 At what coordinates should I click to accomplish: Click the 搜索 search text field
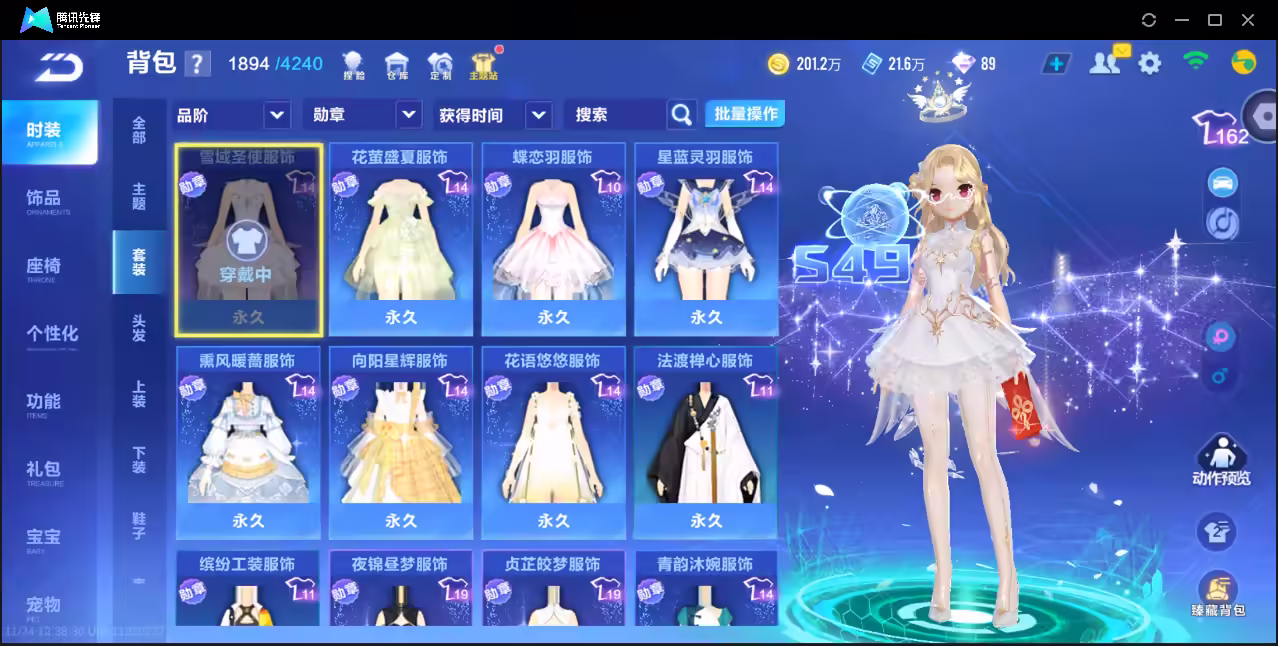(612, 115)
